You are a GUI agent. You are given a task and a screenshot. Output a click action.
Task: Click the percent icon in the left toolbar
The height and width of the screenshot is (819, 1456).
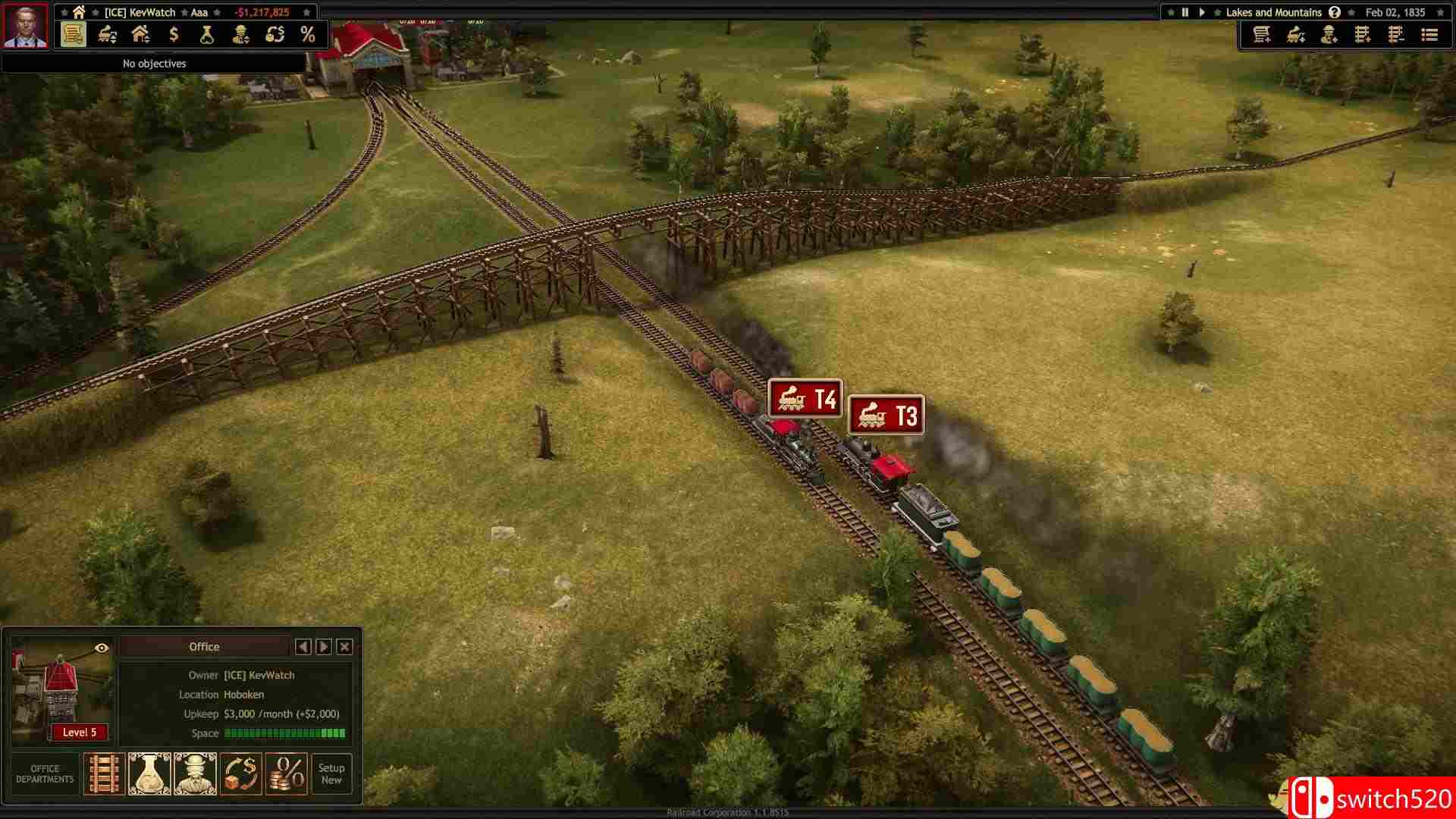tap(307, 34)
